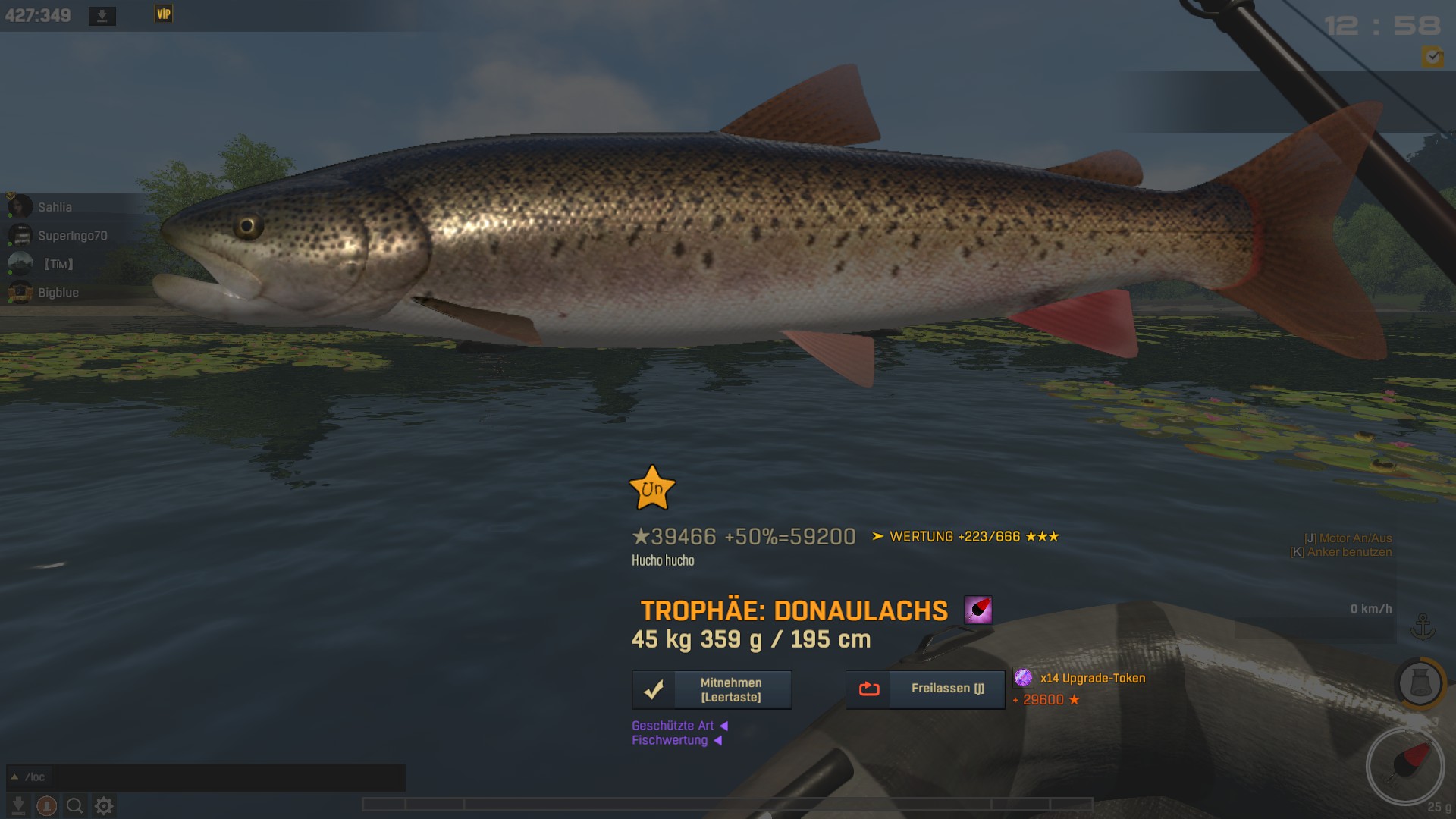The image size is (1456, 819).
Task: Open the keepnet fish cage icon
Action: tap(1420, 683)
